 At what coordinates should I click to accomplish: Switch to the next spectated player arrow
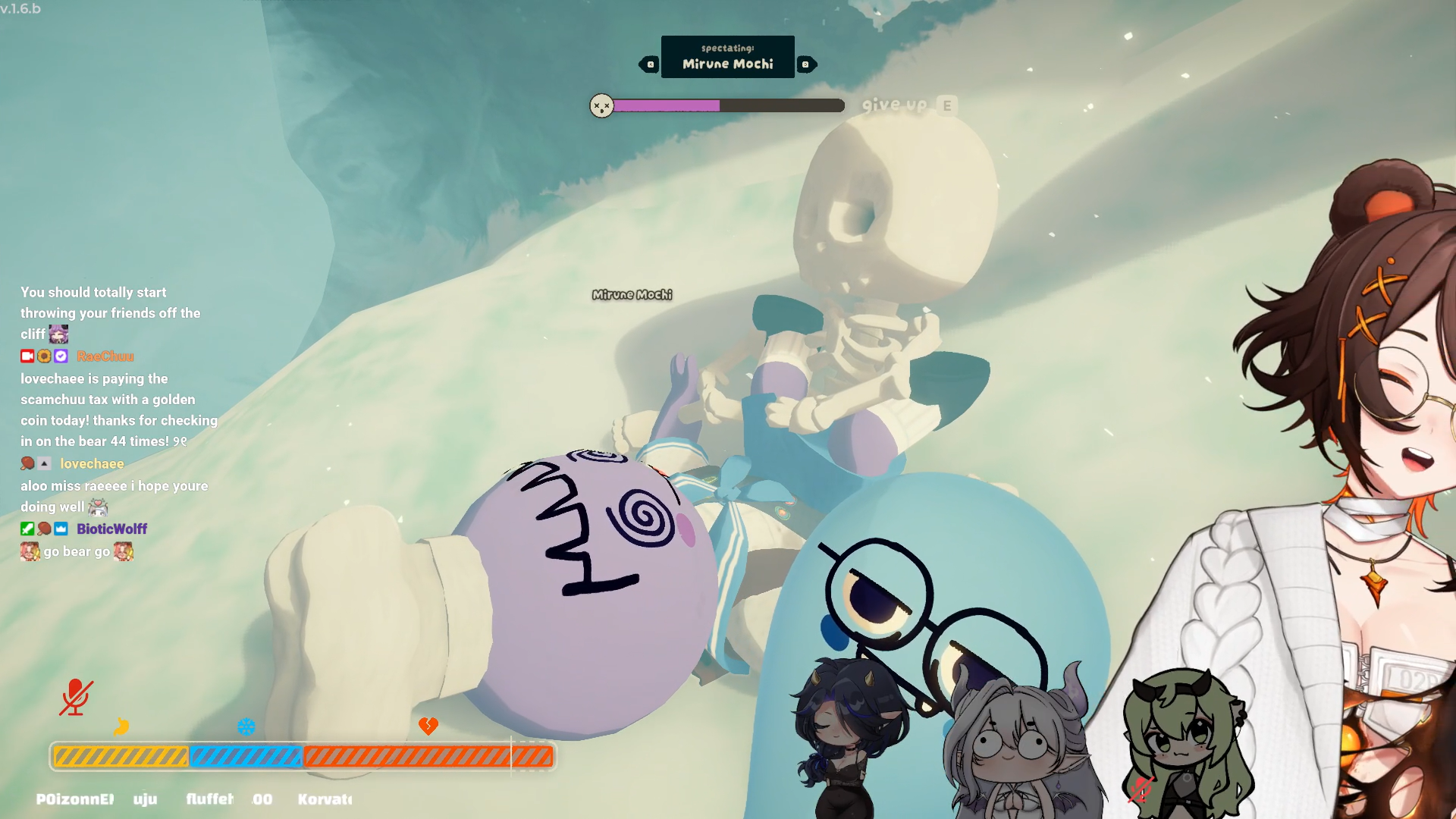806,64
